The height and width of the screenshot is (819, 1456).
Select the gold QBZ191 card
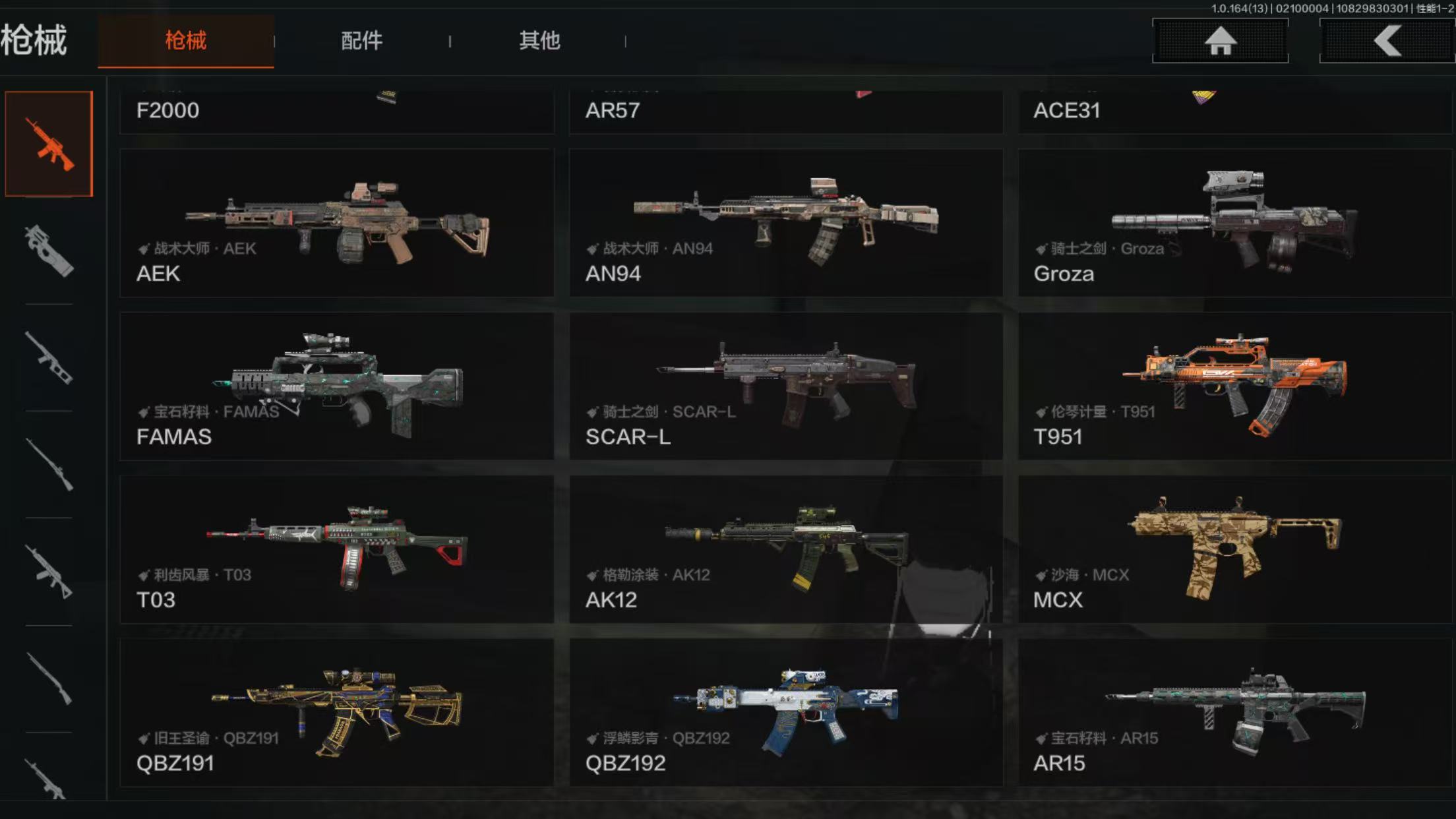(337, 712)
